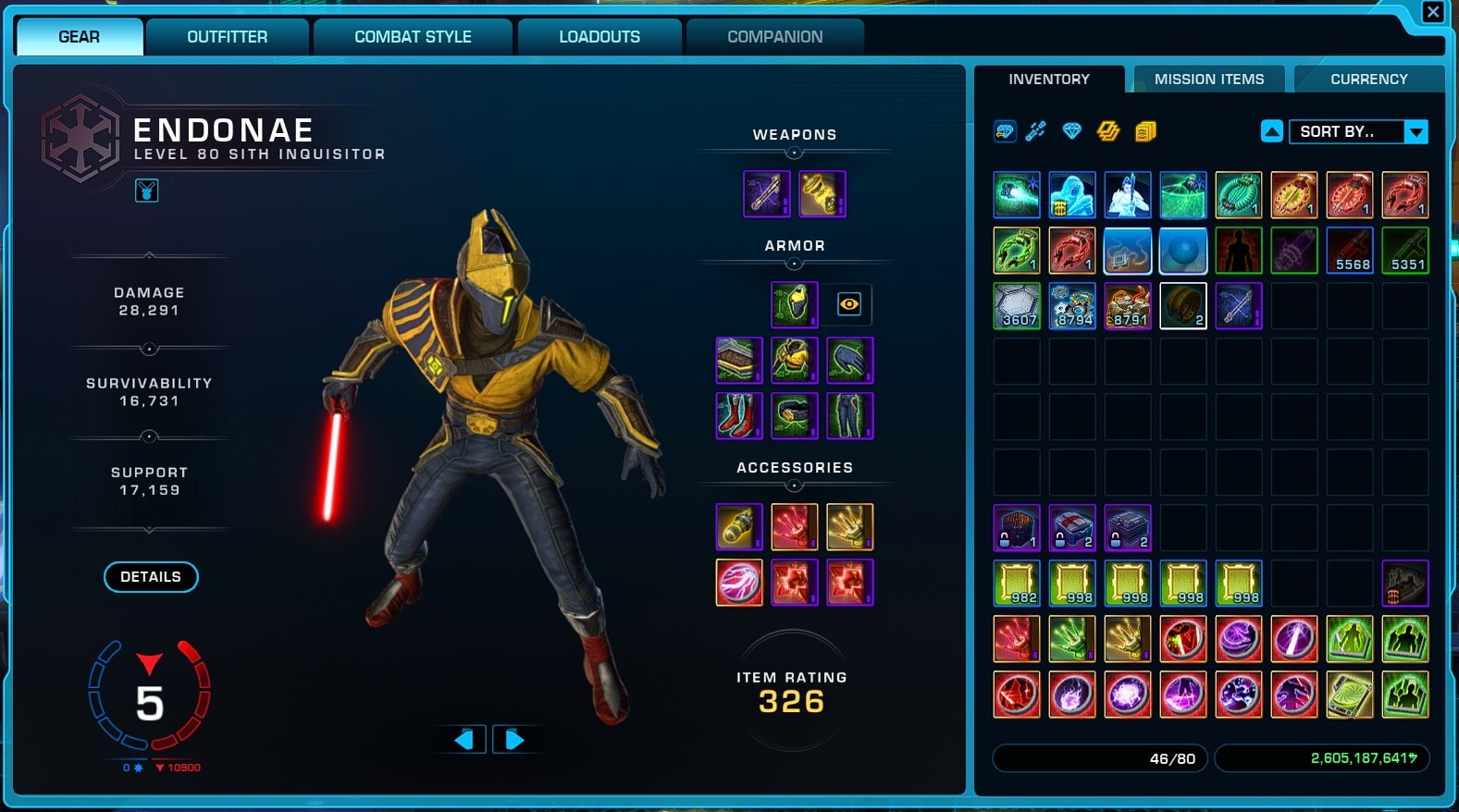Image resolution: width=1459 pixels, height=812 pixels.
Task: Click the equipped red boots slot
Action: [738, 415]
